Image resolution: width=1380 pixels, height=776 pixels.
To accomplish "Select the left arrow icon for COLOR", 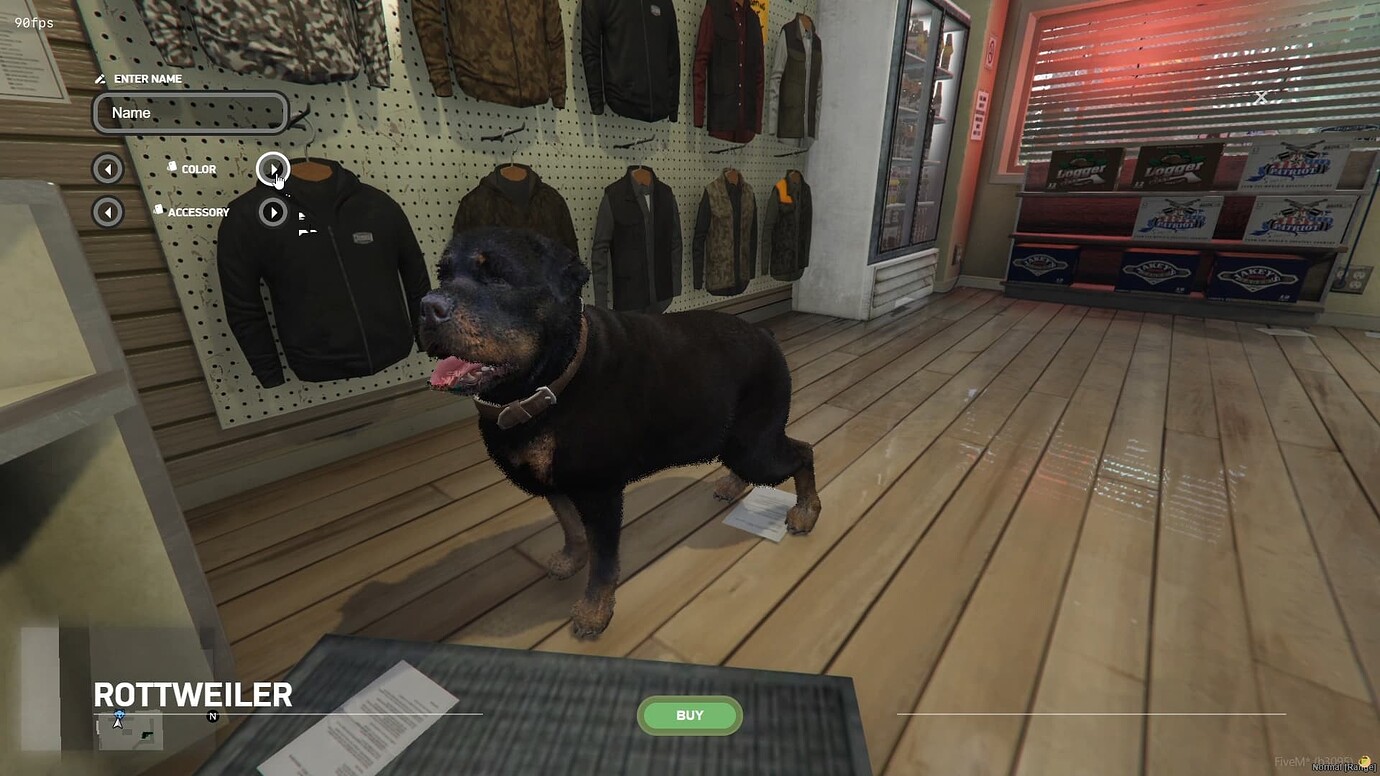I will point(107,168).
